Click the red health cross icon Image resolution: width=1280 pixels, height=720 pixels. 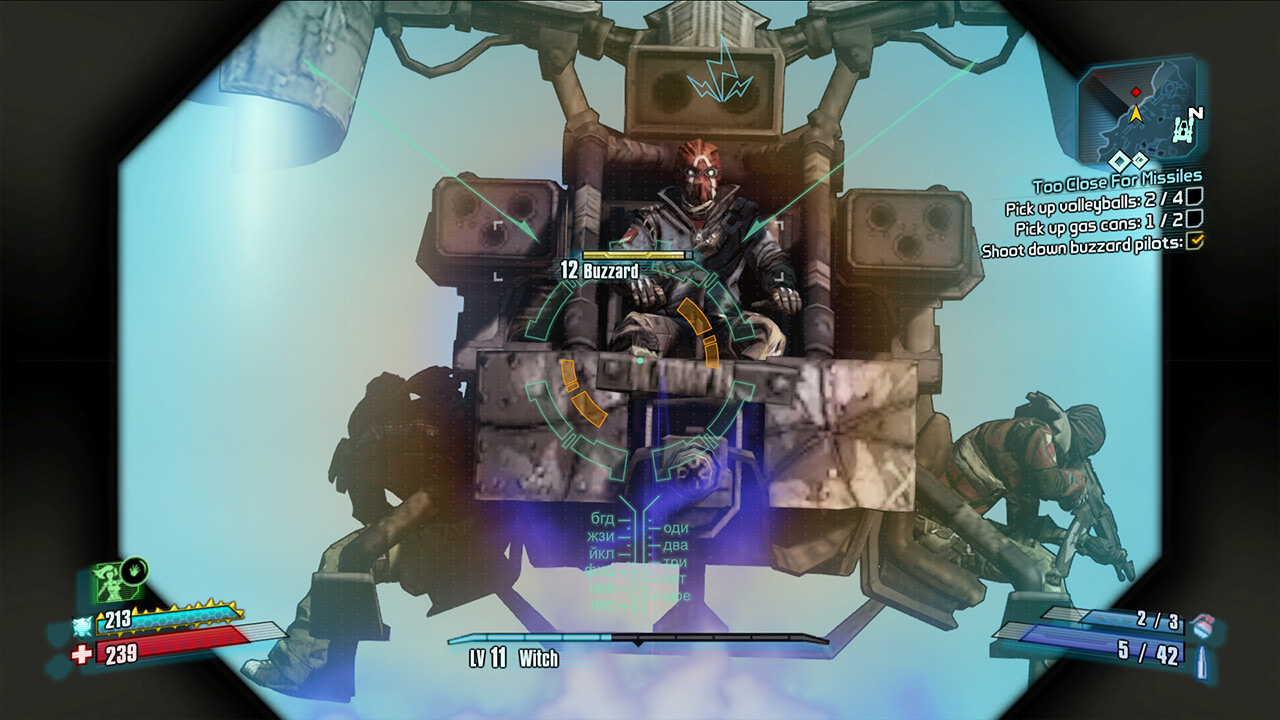pos(81,653)
